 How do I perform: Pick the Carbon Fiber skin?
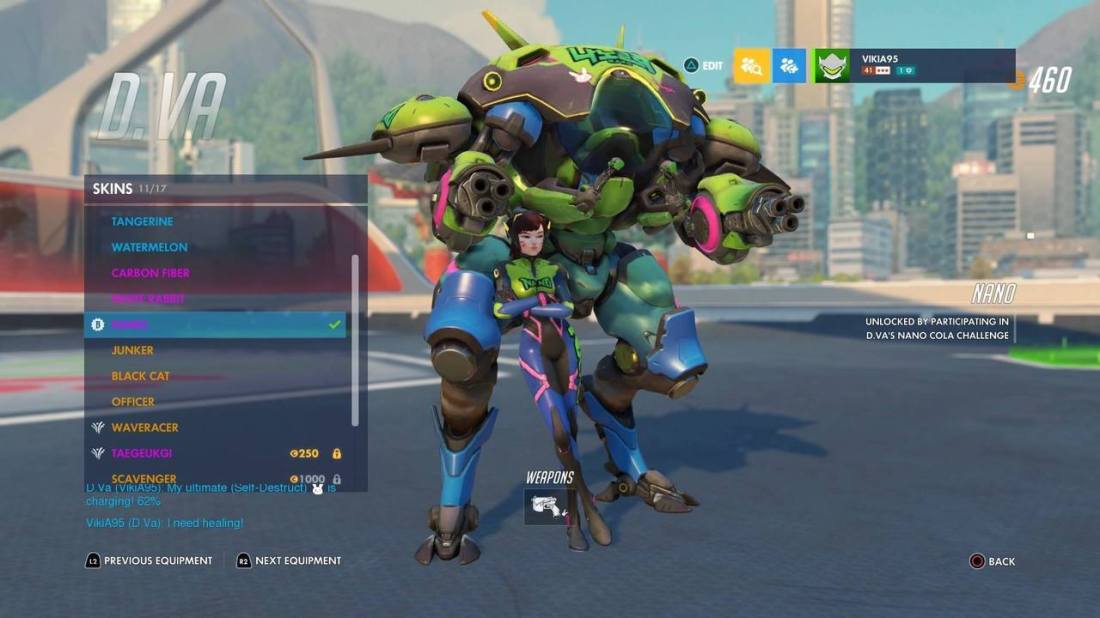click(x=150, y=273)
